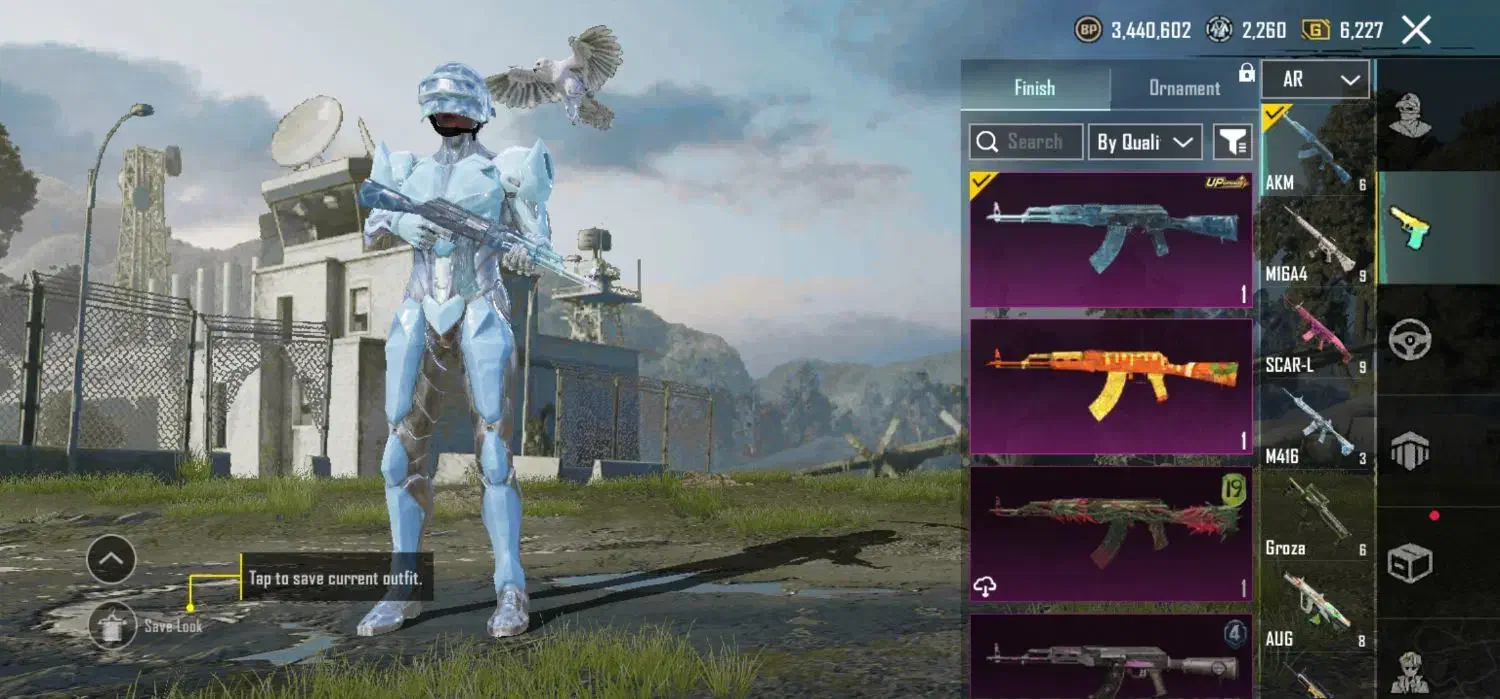Choose the orange and yellow AKM skin
The image size is (1500, 699).
[x=1111, y=386]
